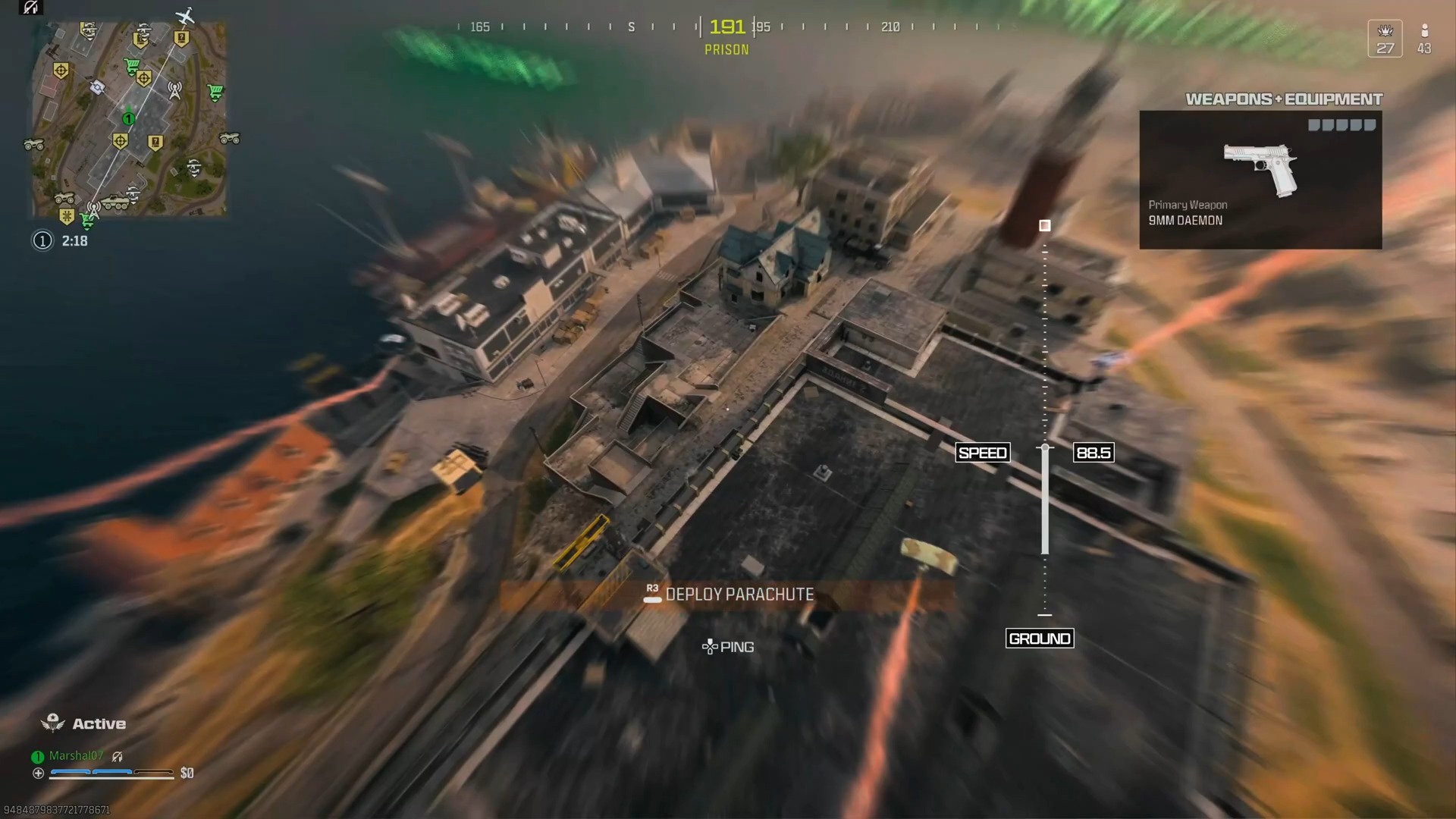Click the Weapons + Equipment panel header
Screen dimensions: 1456x819
1285,99
